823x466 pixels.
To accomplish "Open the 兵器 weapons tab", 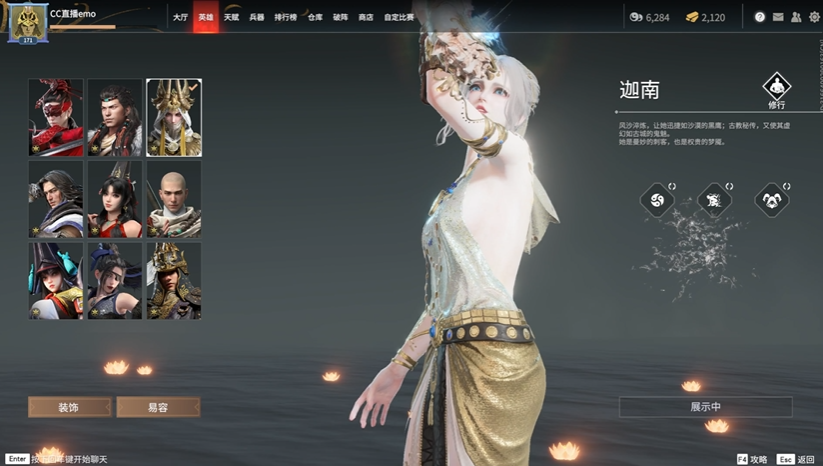I will coord(257,17).
